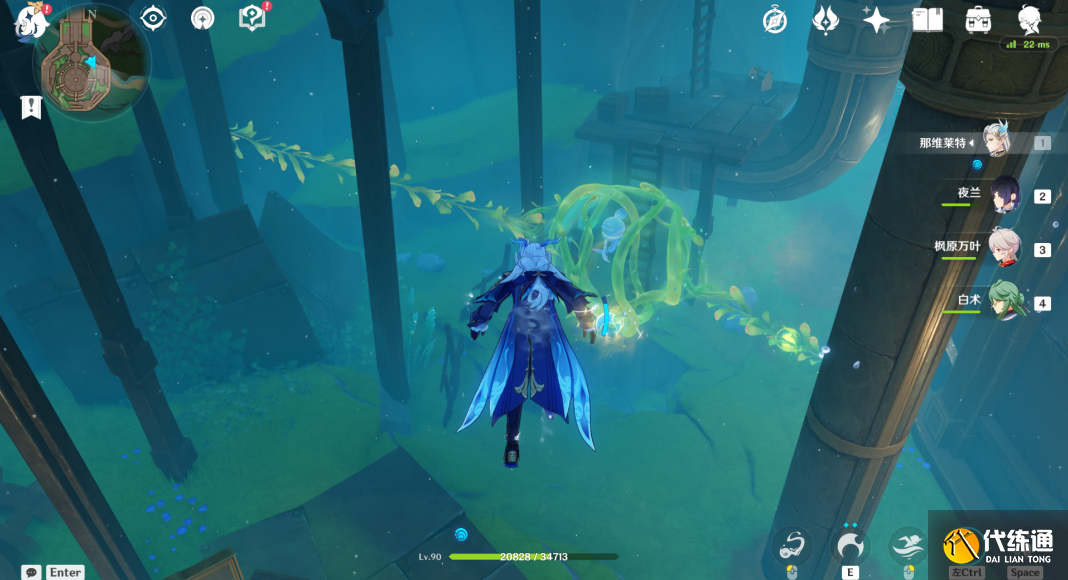This screenshot has width=1068, height=580.
Task: Use the crescent-shaped underwater skill
Action: 851,545
